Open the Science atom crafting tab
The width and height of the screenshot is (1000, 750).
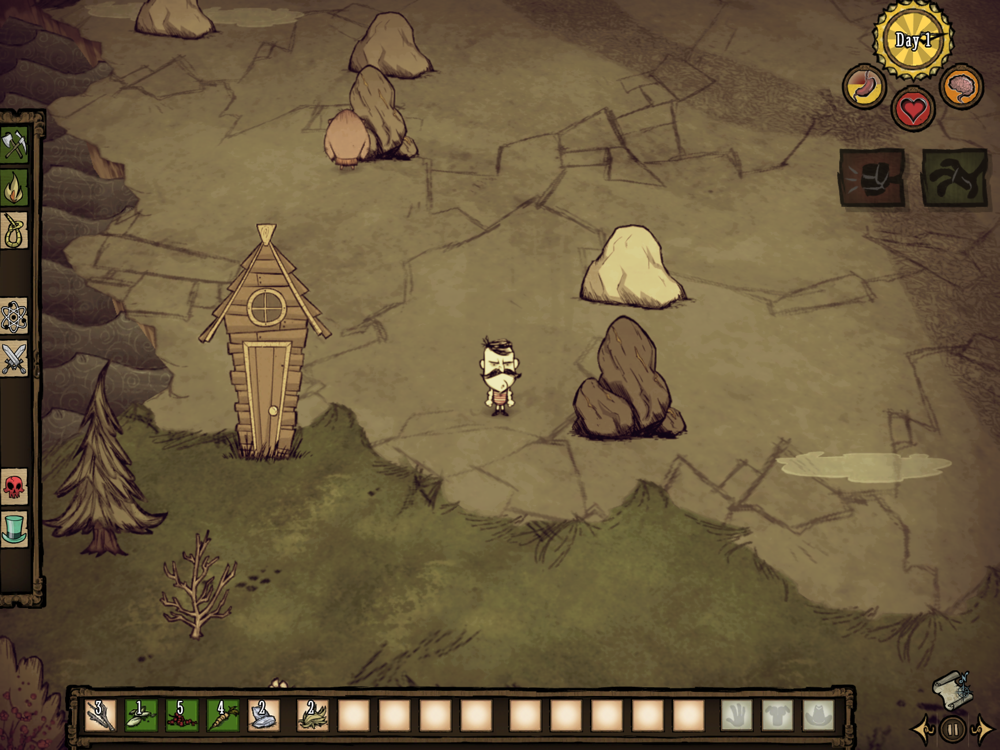[14, 316]
